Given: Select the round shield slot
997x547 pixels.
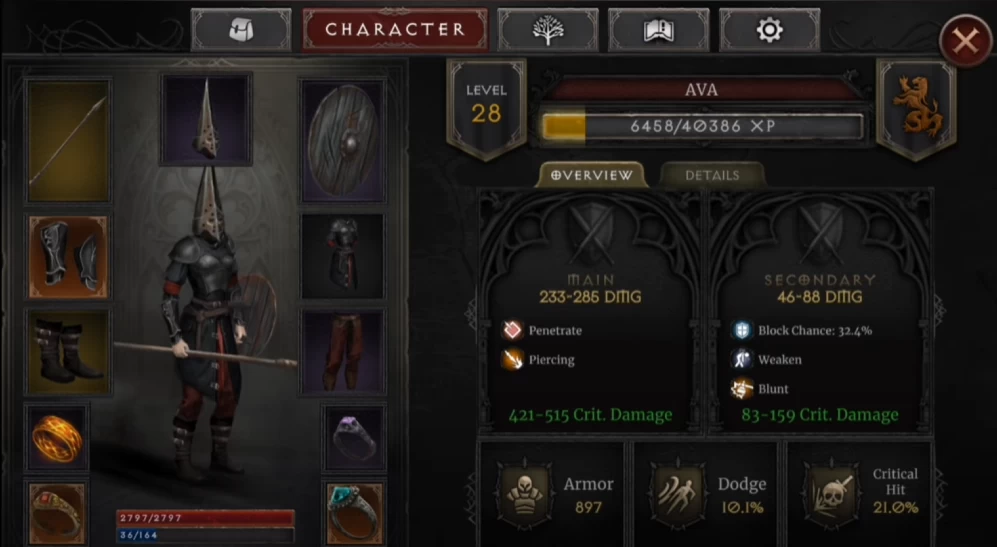Looking at the screenshot, I should tap(342, 141).
